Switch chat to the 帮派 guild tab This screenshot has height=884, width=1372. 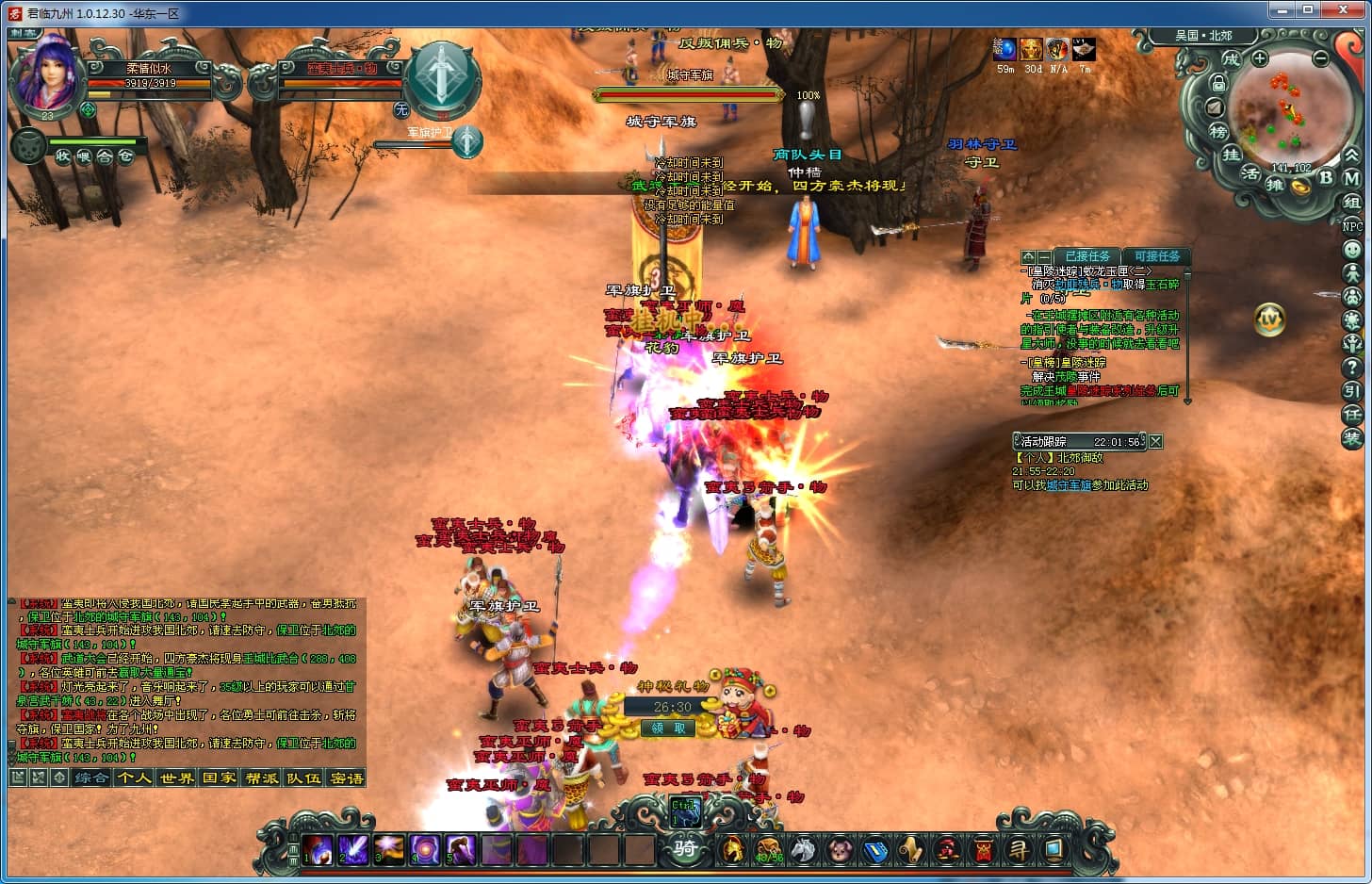(x=261, y=778)
